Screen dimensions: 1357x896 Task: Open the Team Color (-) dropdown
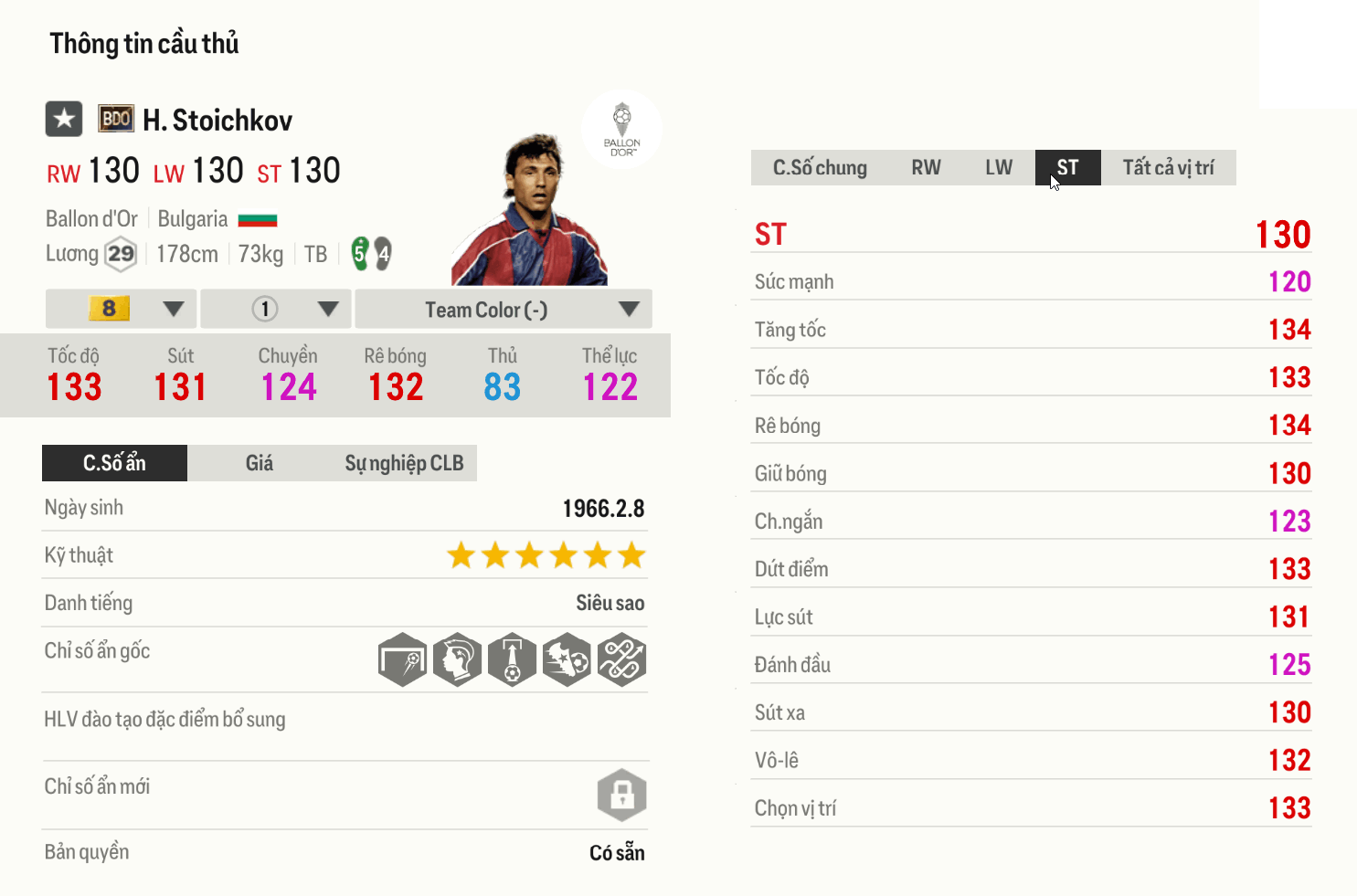pyautogui.click(x=503, y=309)
